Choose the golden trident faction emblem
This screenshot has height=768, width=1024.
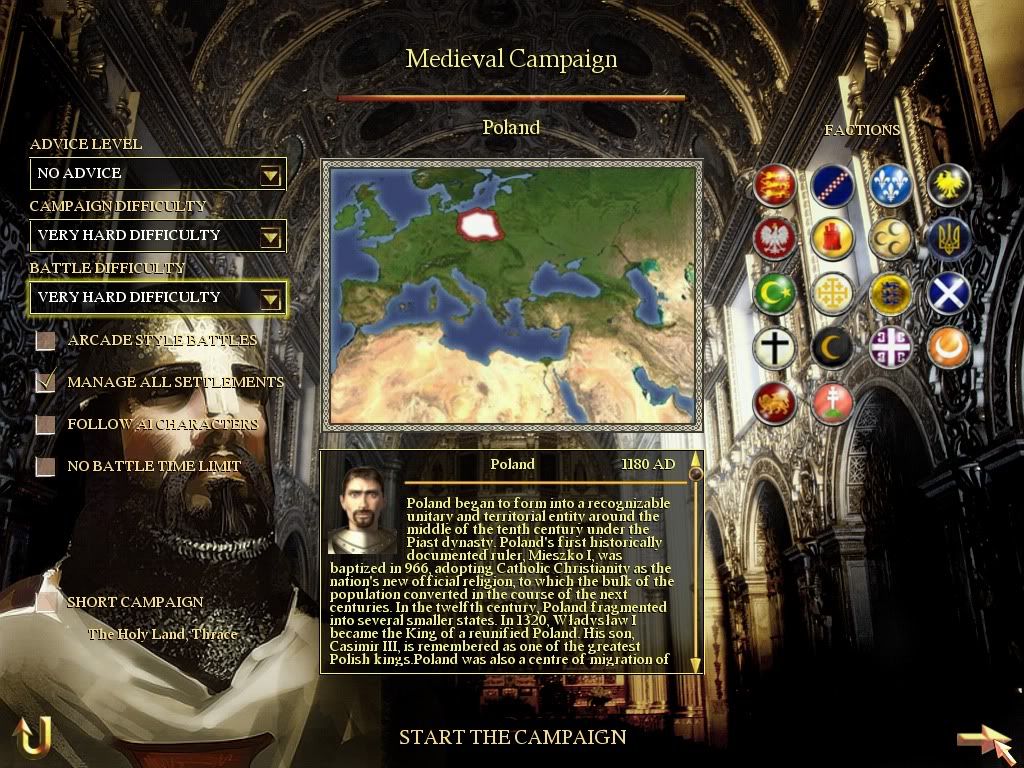[949, 238]
